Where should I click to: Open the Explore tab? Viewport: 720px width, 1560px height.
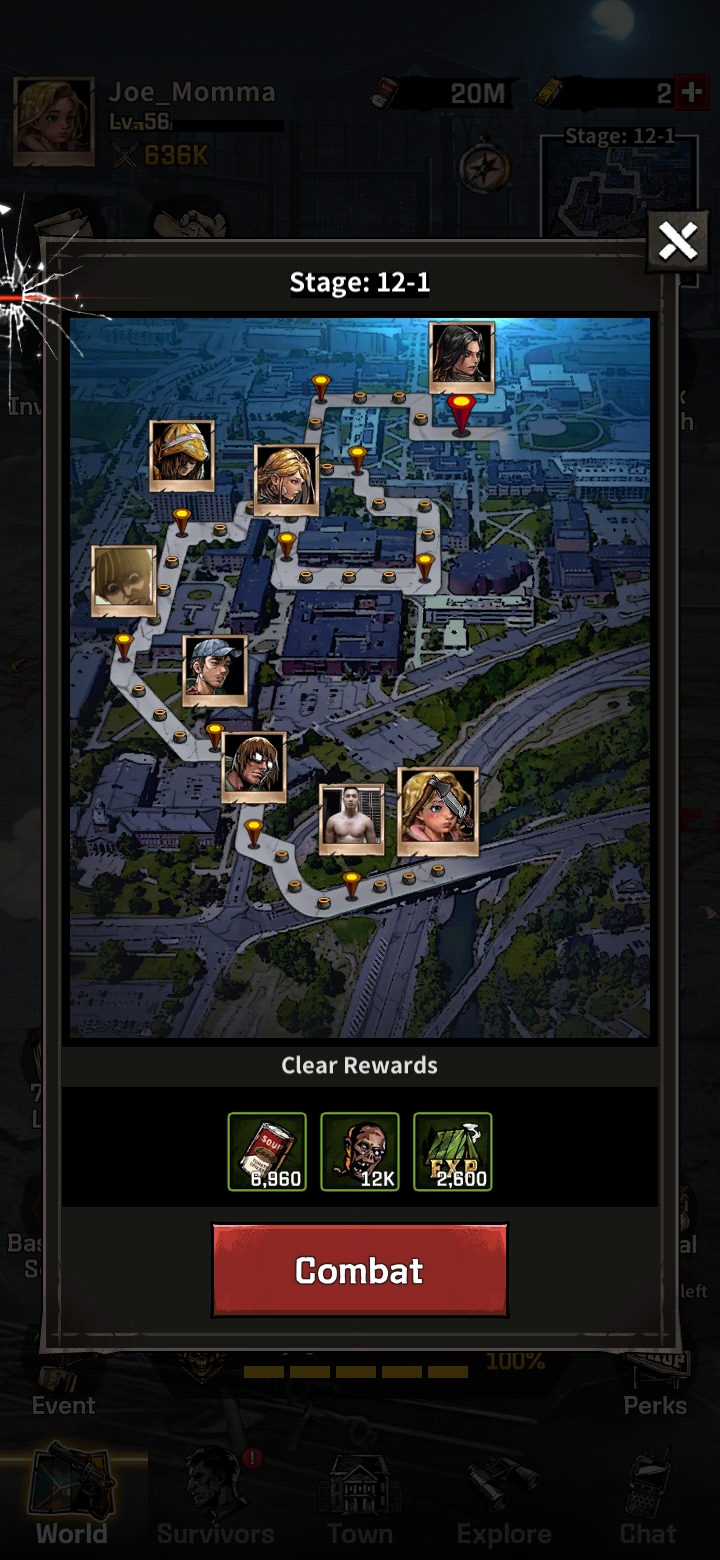click(503, 1500)
